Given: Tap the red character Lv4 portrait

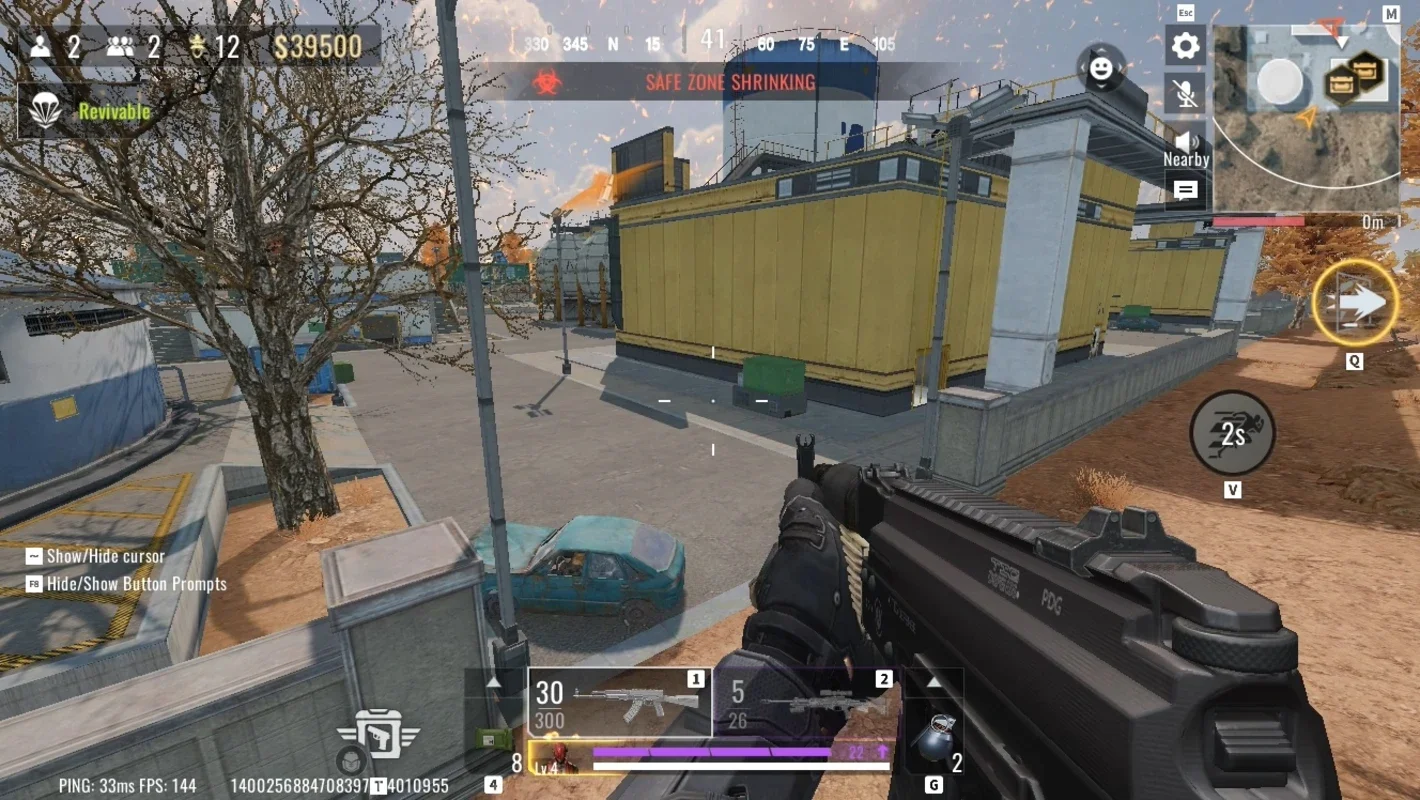Looking at the screenshot, I should [x=555, y=758].
